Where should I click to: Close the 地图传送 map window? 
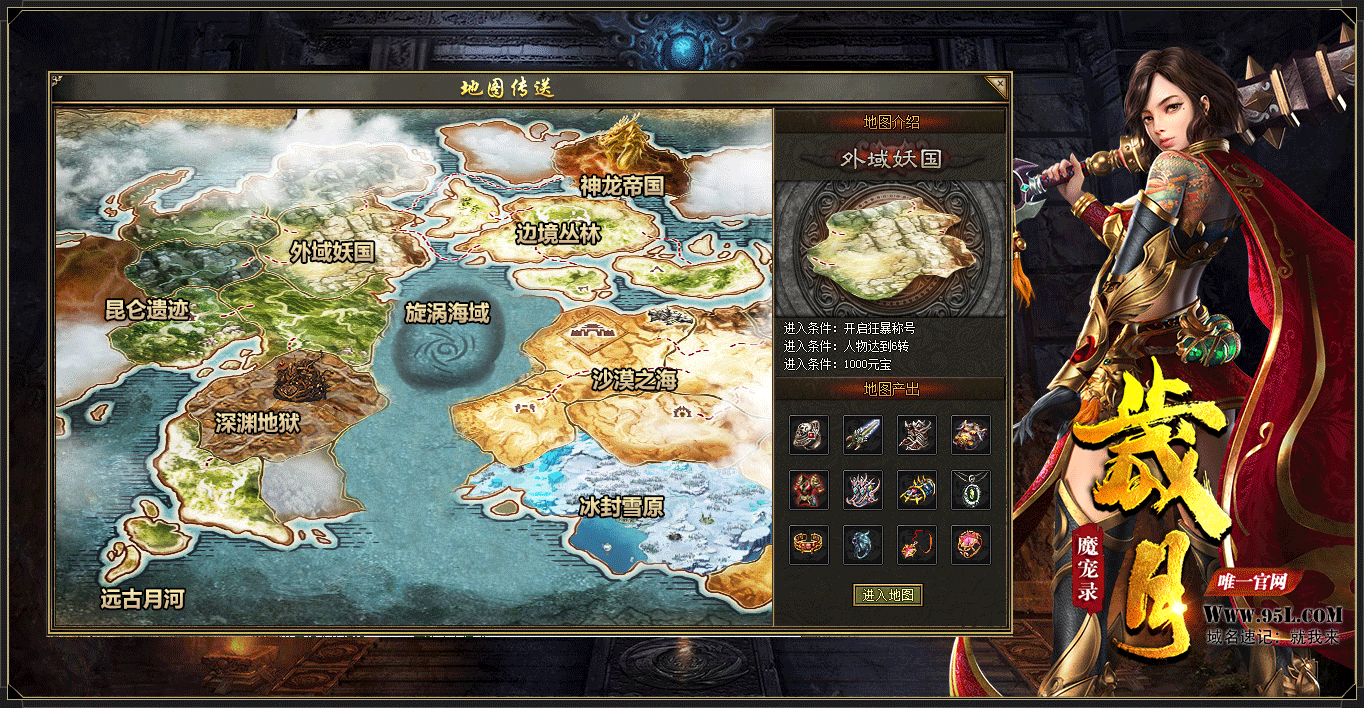[995, 87]
